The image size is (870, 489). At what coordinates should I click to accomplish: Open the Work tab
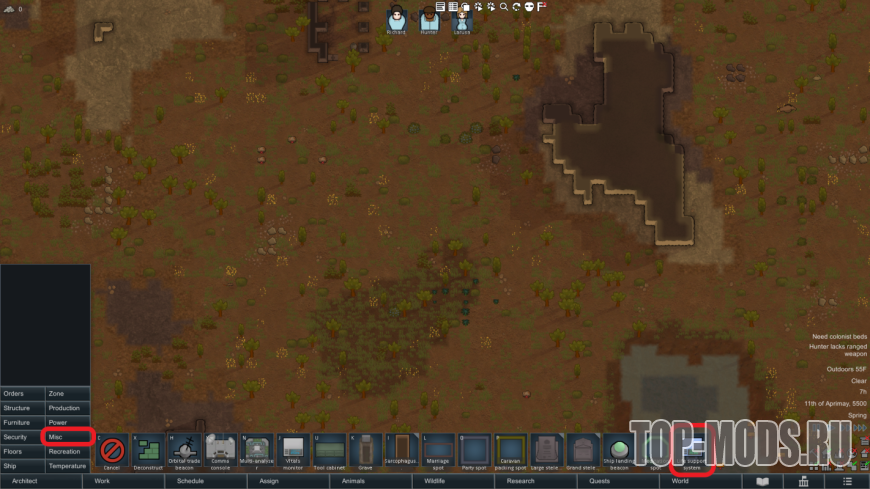coord(102,481)
